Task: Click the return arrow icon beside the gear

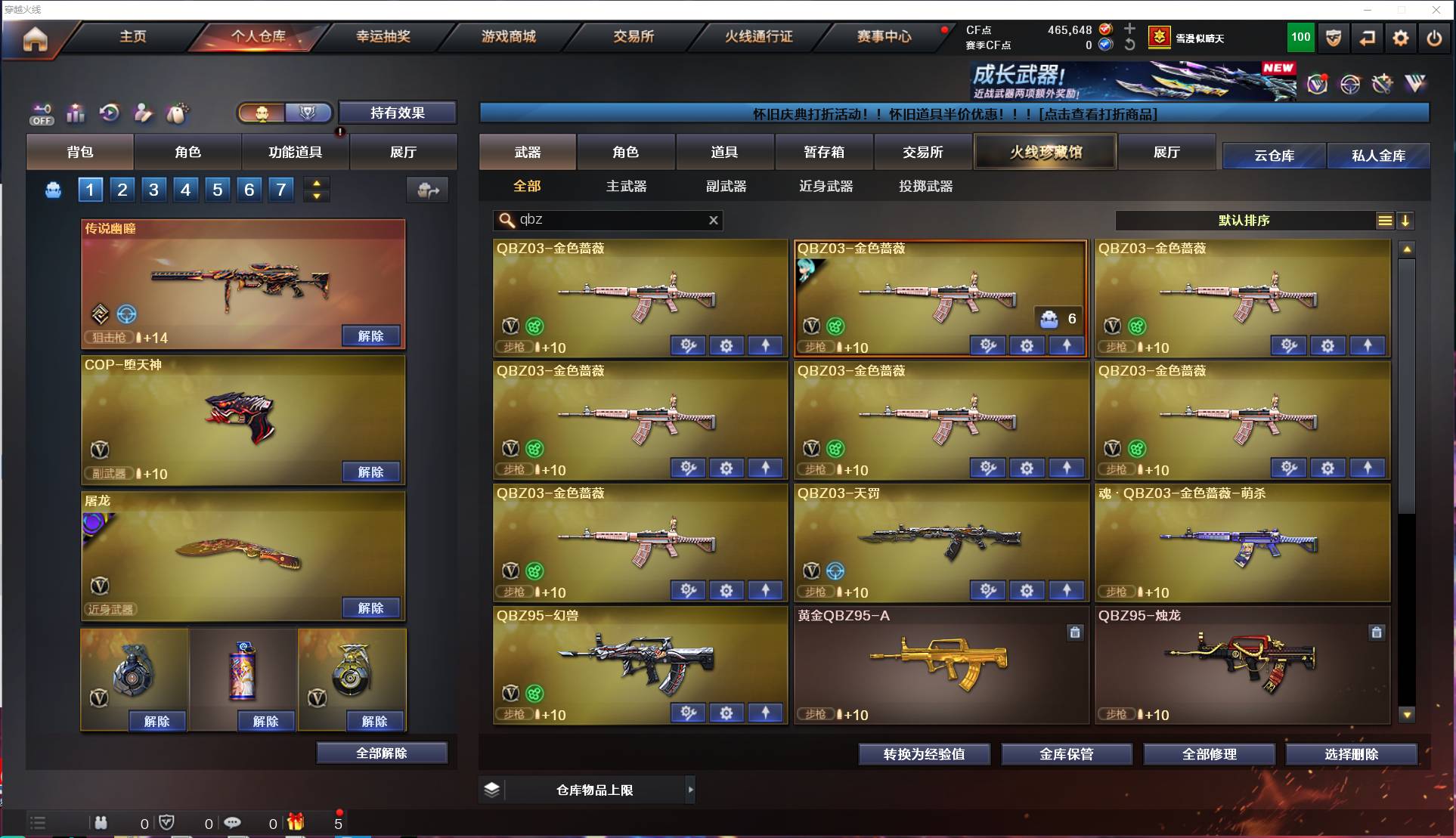Action: [1367, 38]
